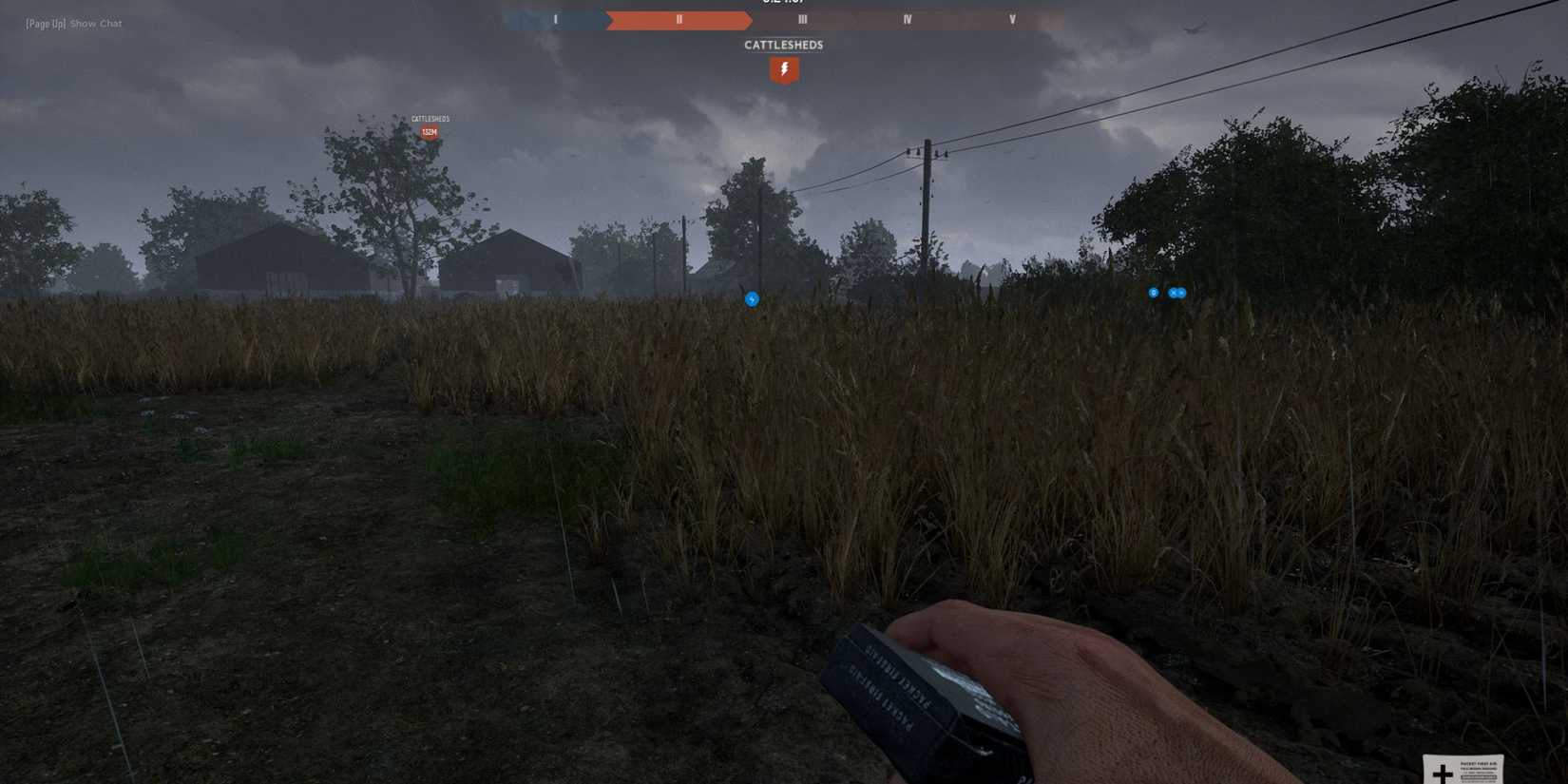The width and height of the screenshot is (1568, 784).
Task: Expand the match timer display
Action: 783,3
